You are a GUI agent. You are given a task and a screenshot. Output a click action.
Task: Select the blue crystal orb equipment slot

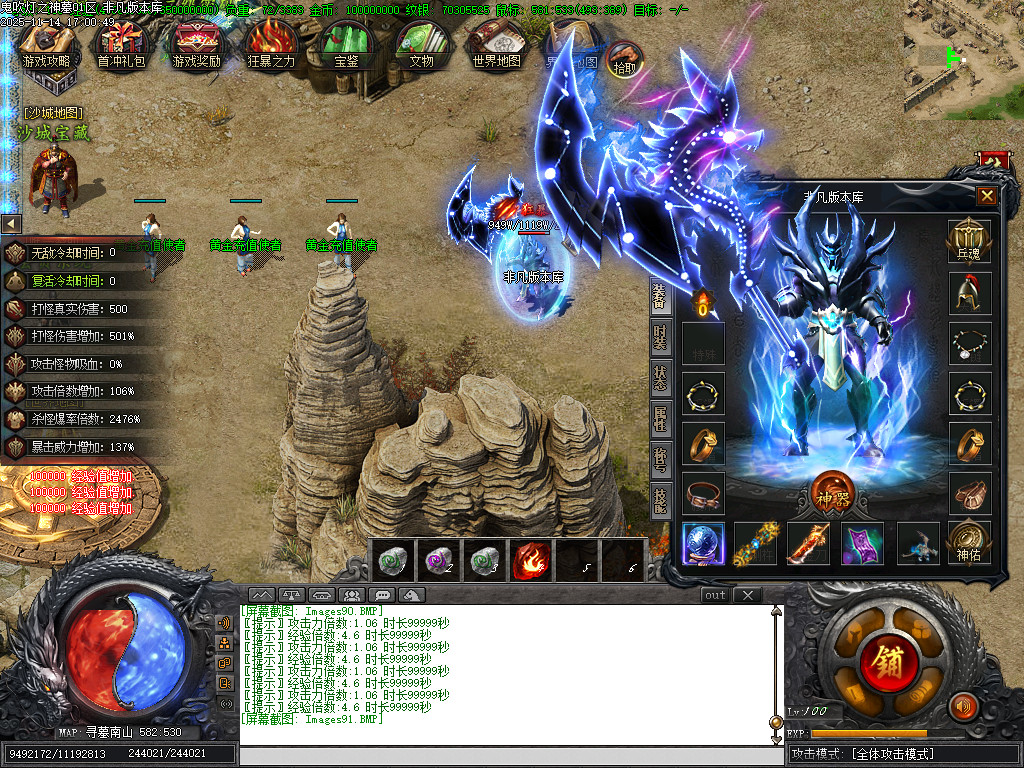coord(703,543)
